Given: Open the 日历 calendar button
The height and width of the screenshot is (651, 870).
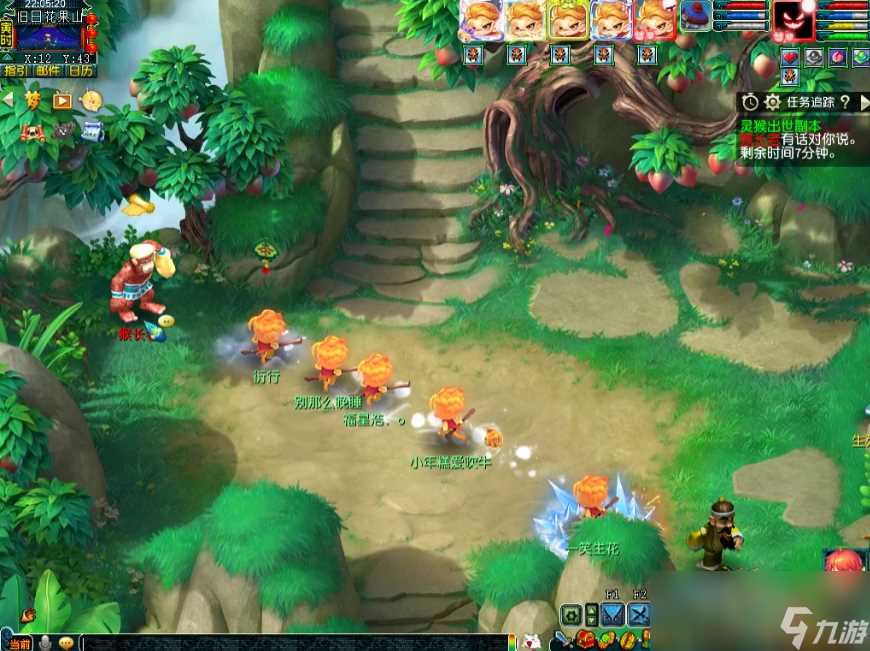Looking at the screenshot, I should tap(81, 71).
